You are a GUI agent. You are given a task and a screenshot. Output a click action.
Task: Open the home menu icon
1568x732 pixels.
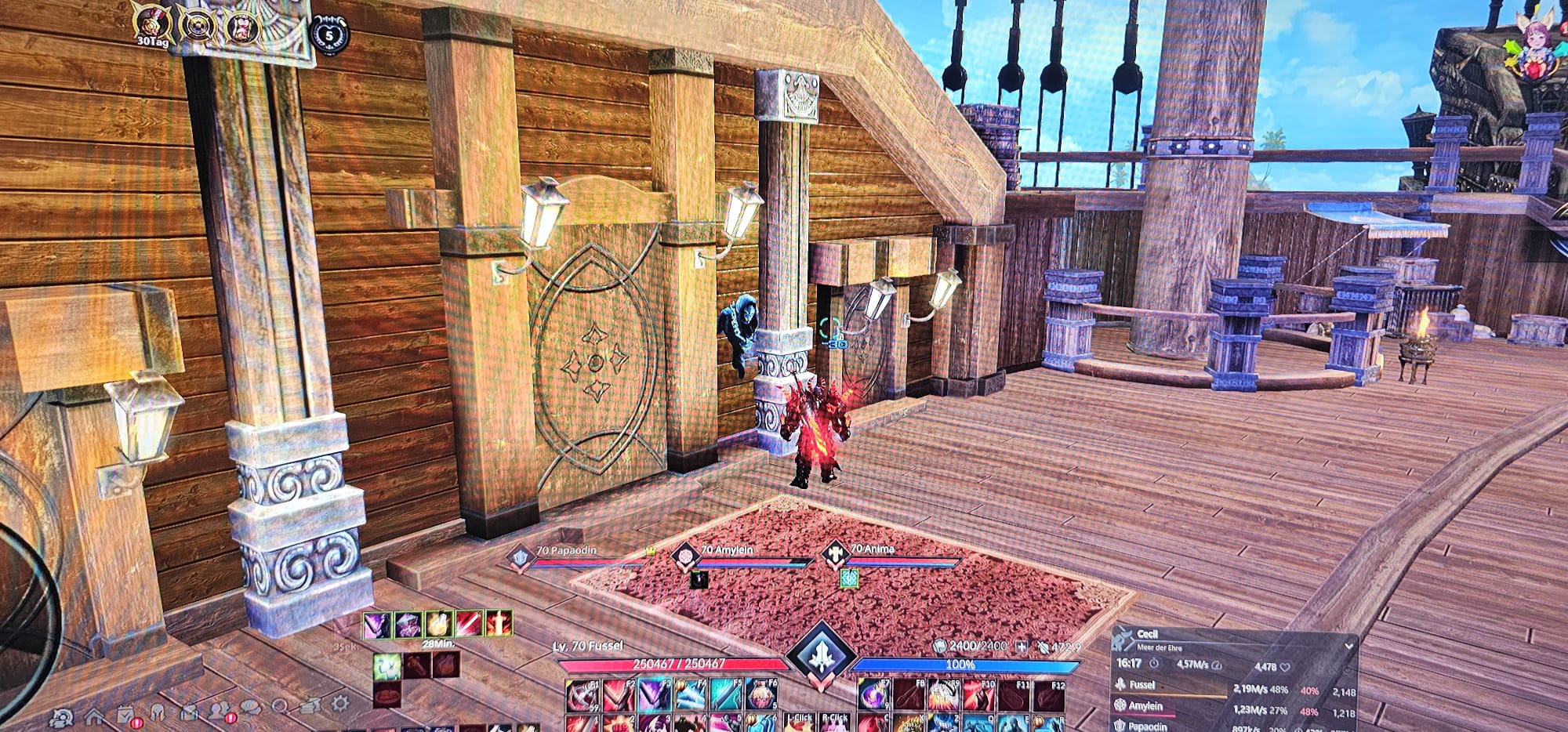point(94,716)
